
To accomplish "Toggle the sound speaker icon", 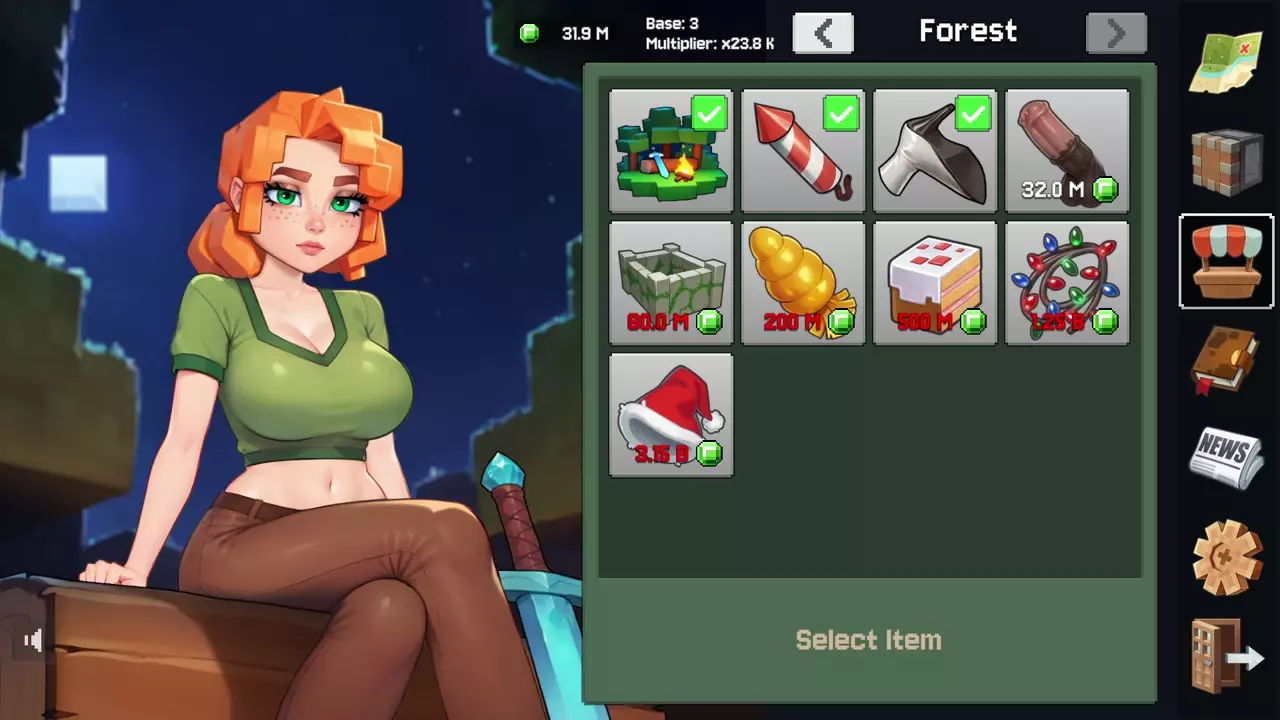I will click(33, 641).
